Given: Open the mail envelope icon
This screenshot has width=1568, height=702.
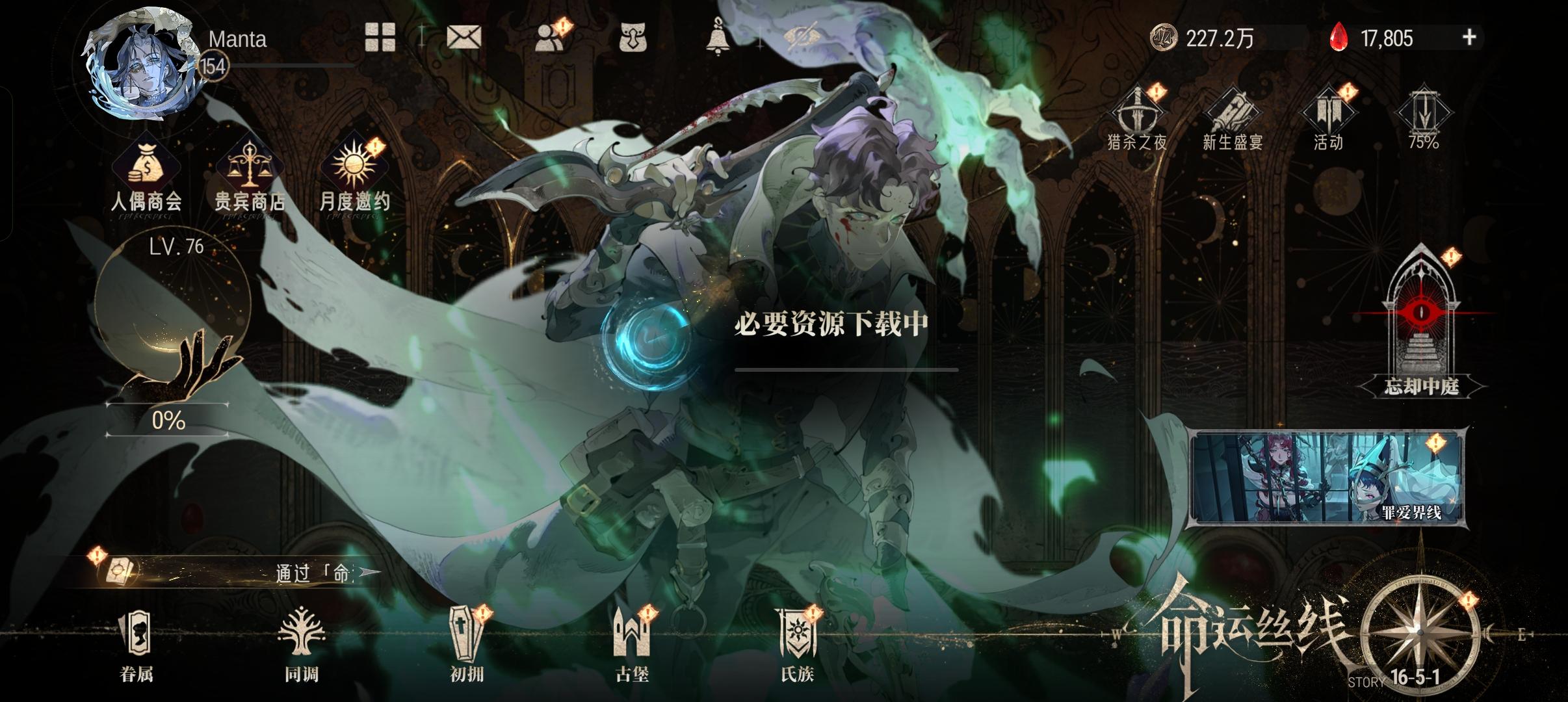Looking at the screenshot, I should pos(465,38).
